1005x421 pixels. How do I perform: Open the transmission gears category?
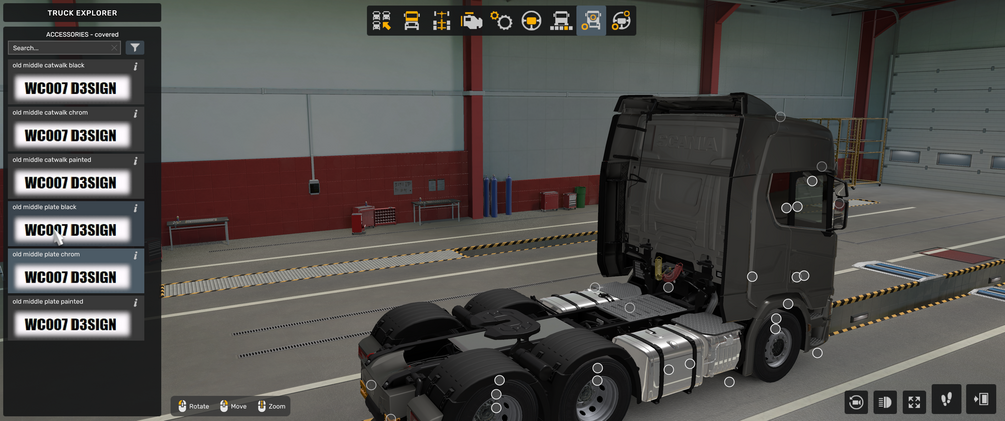(501, 21)
